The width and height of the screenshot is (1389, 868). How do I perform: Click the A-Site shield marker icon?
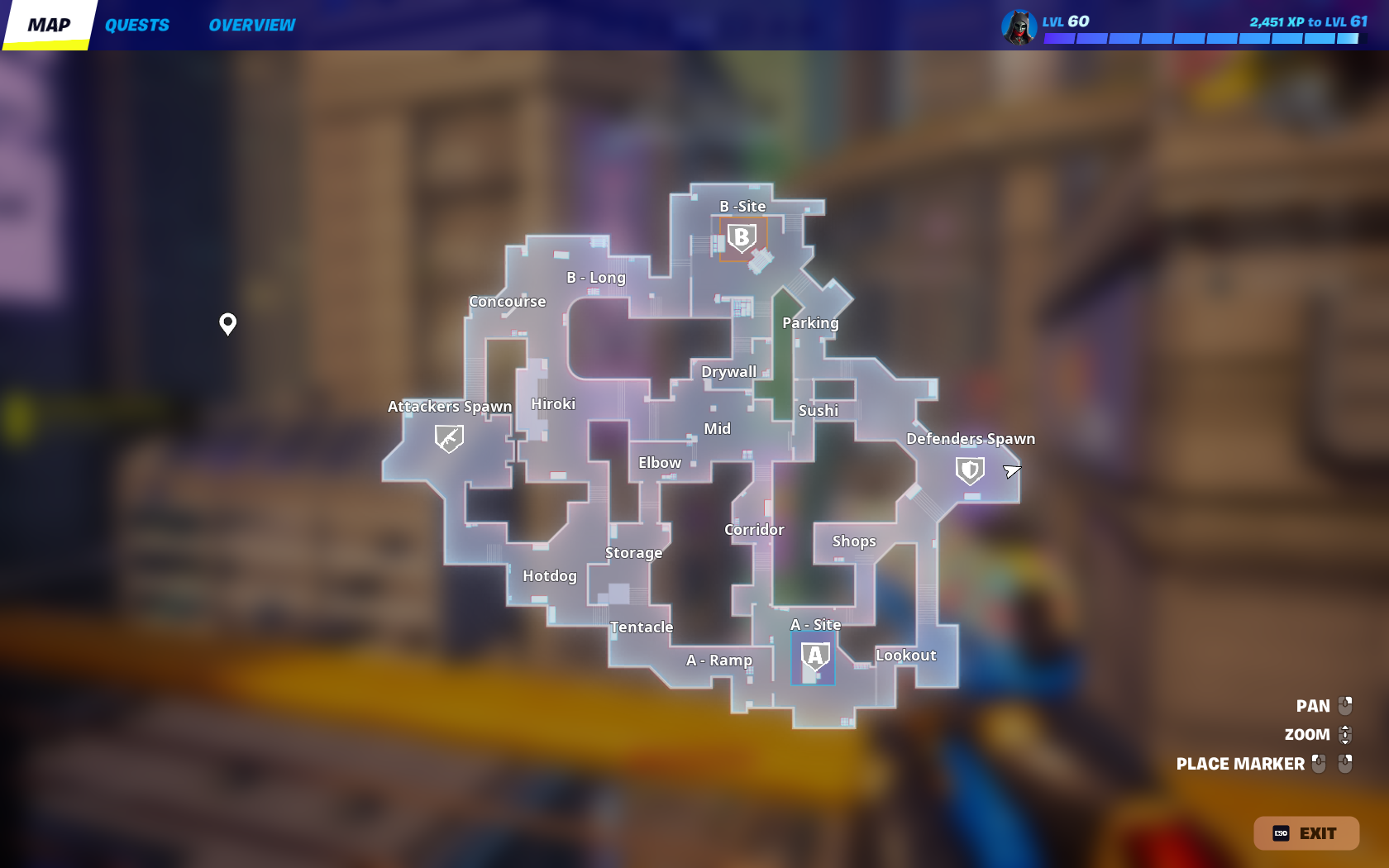coord(814,657)
